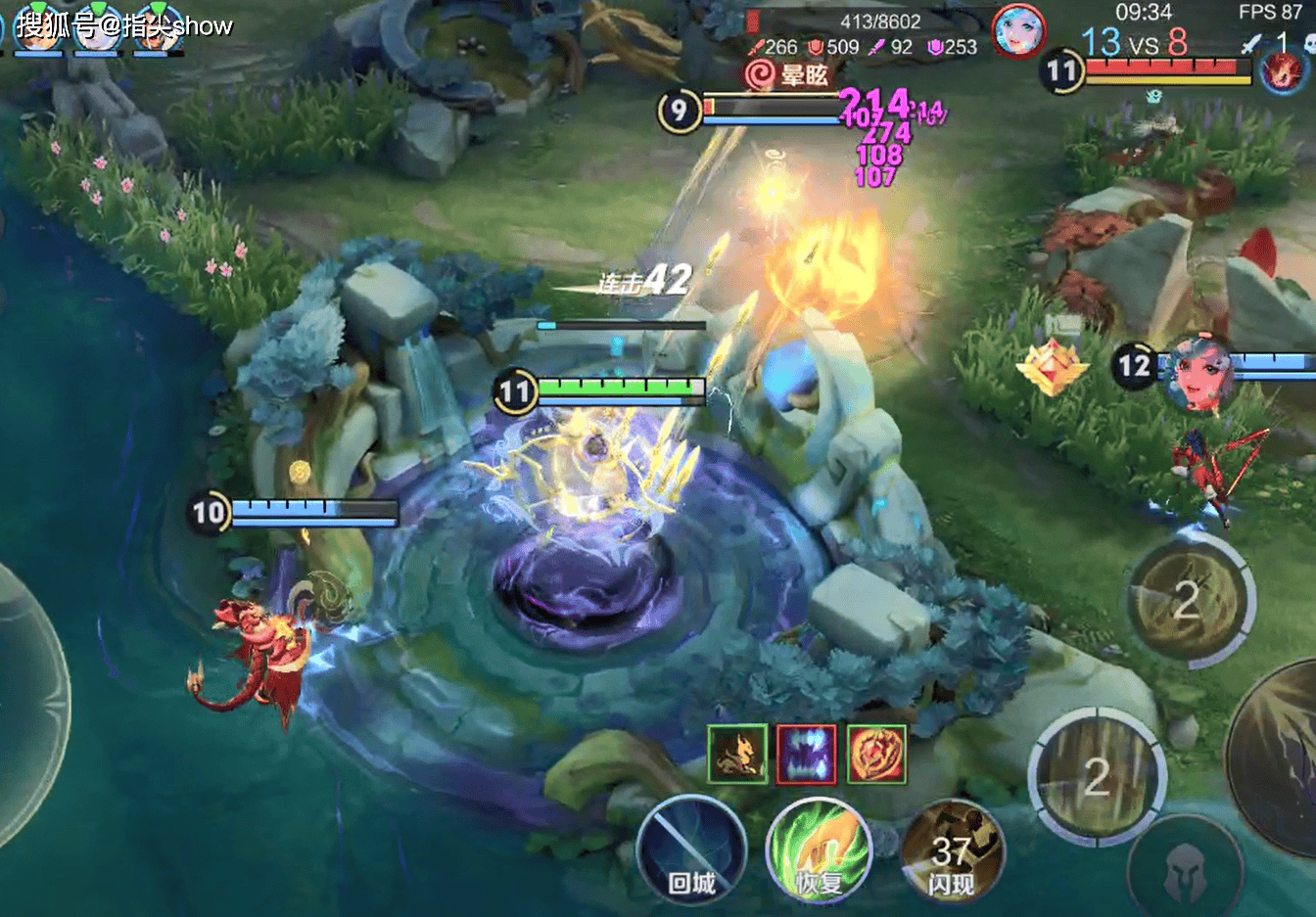Click the blue-haired enemy hero portrait

click(x=1018, y=31)
